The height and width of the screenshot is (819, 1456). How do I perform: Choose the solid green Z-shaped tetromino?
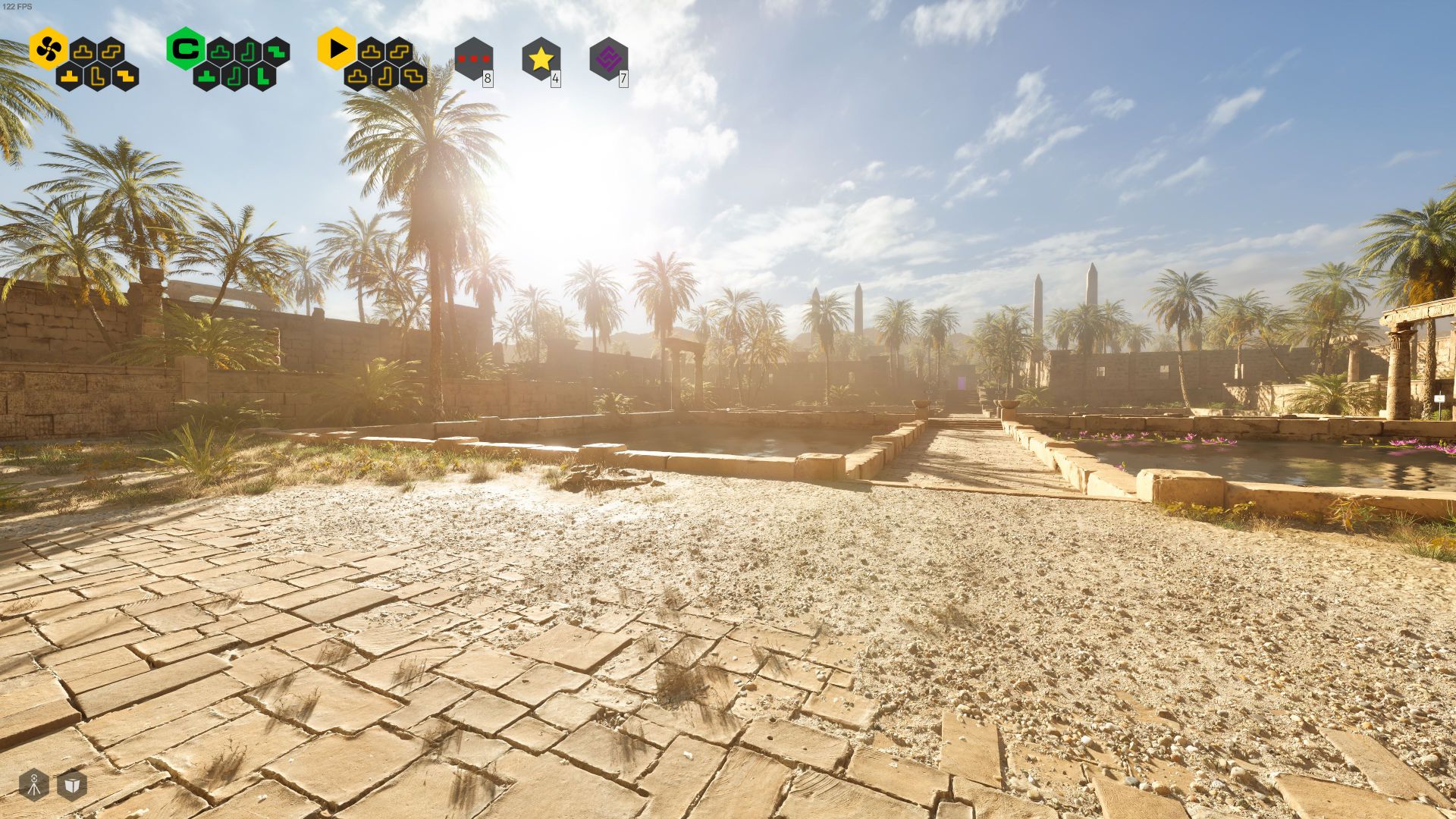(x=277, y=52)
